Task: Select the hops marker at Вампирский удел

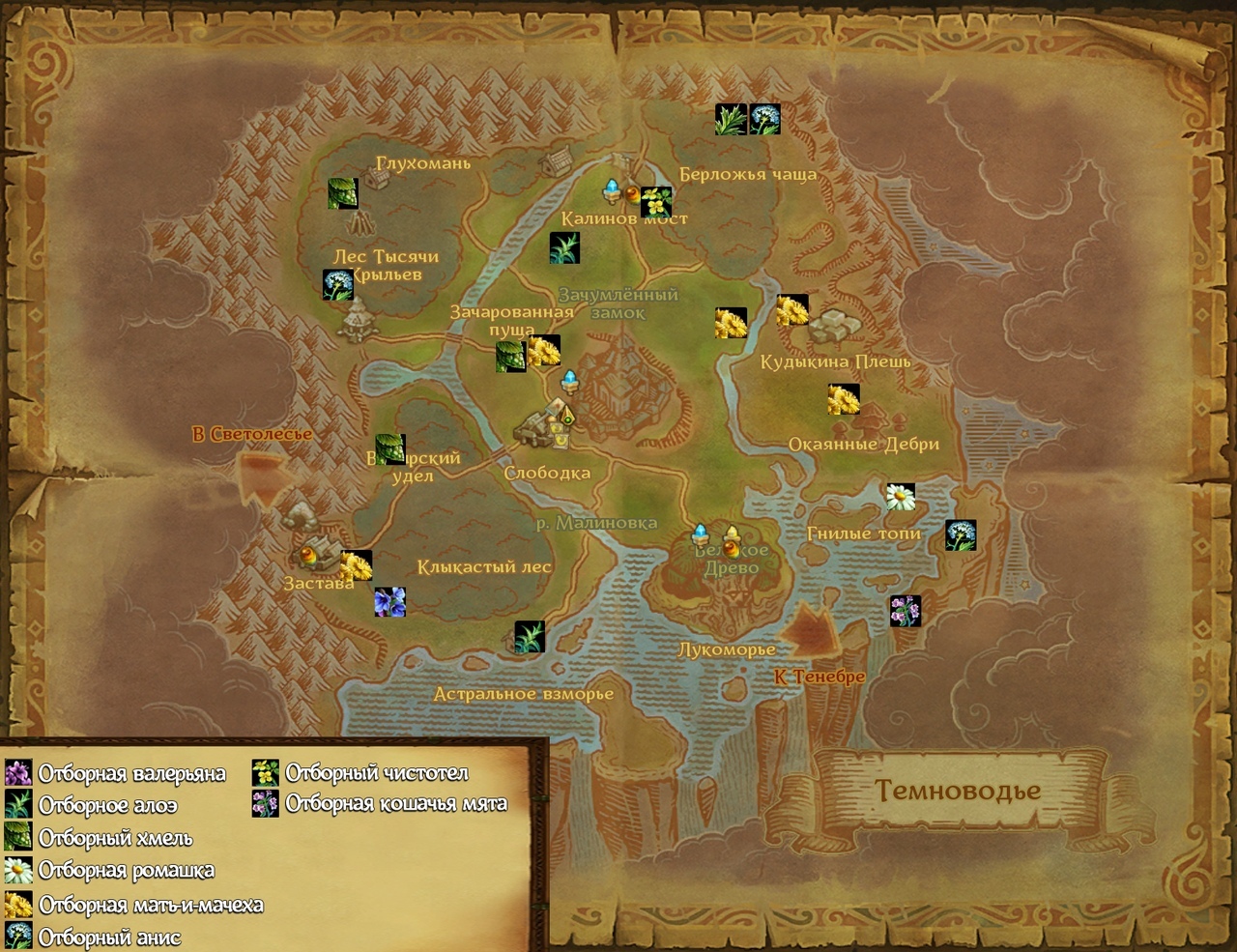Action: pyautogui.click(x=390, y=448)
